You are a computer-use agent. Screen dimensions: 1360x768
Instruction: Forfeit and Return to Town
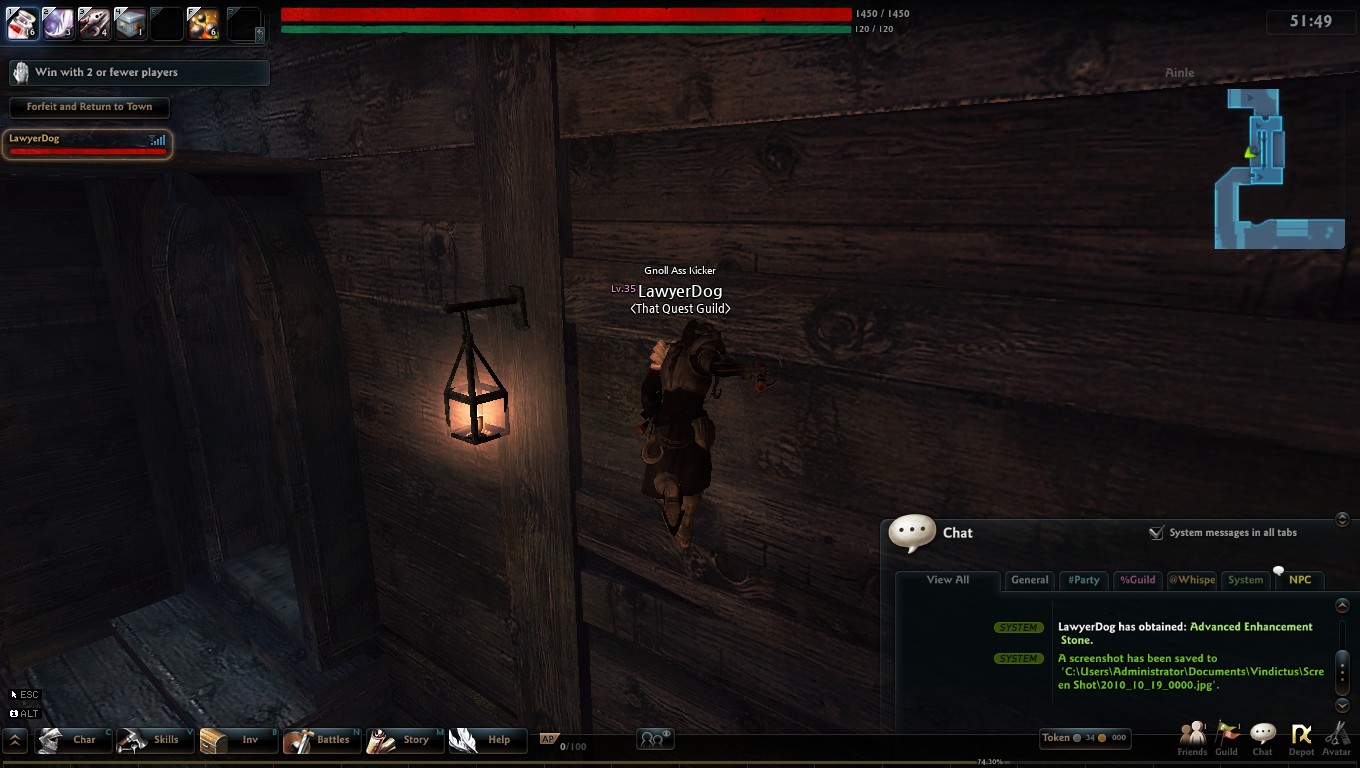89,107
